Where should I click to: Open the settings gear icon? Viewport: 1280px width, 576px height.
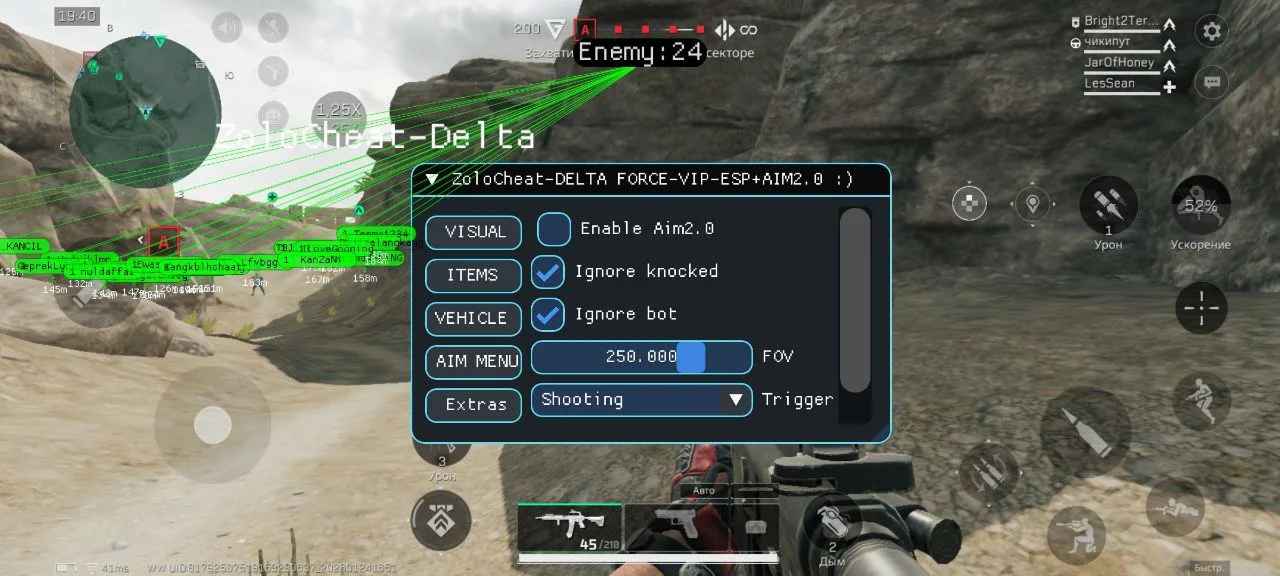pyautogui.click(x=1212, y=31)
